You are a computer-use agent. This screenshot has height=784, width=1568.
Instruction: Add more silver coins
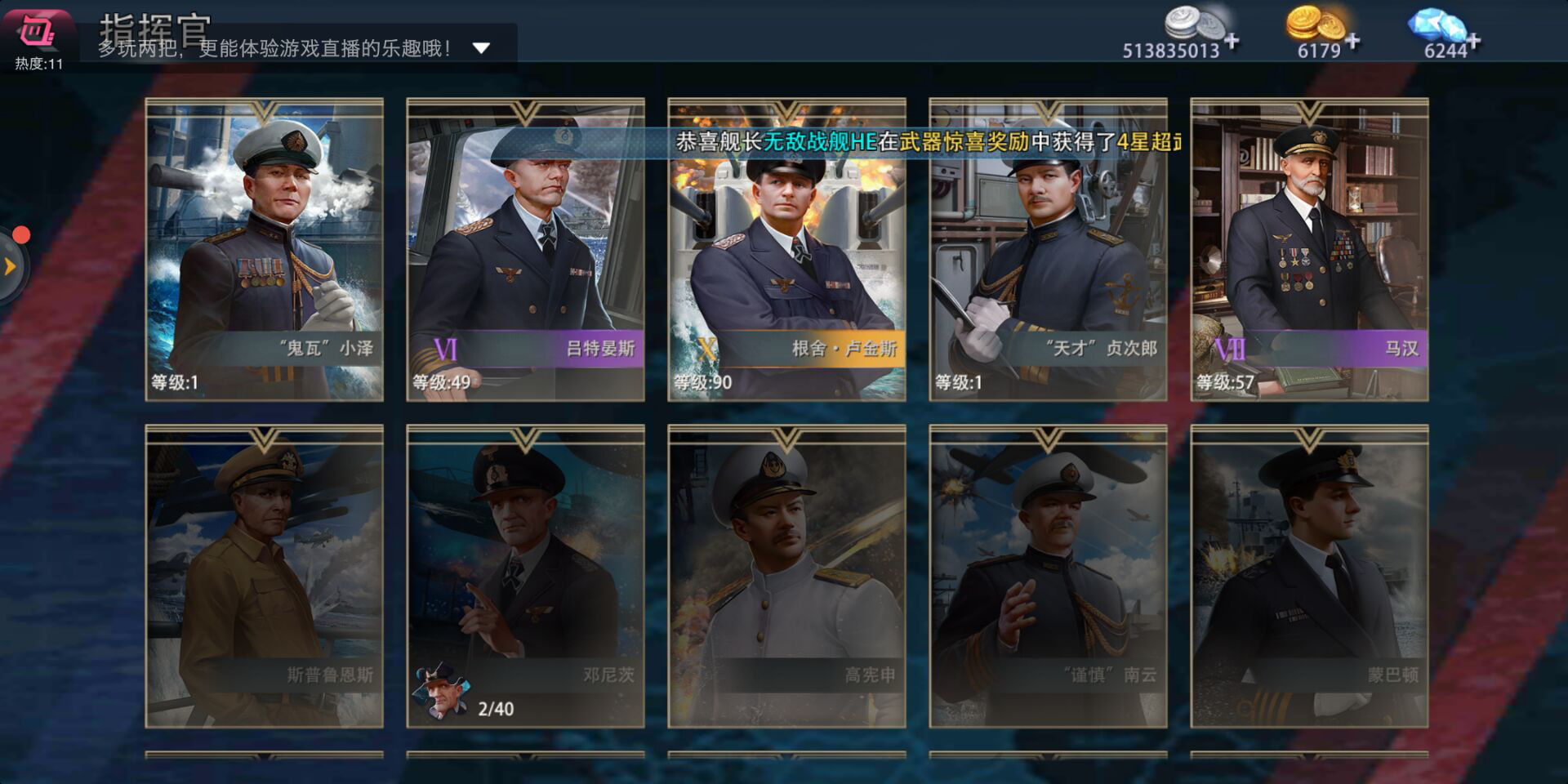[1232, 41]
